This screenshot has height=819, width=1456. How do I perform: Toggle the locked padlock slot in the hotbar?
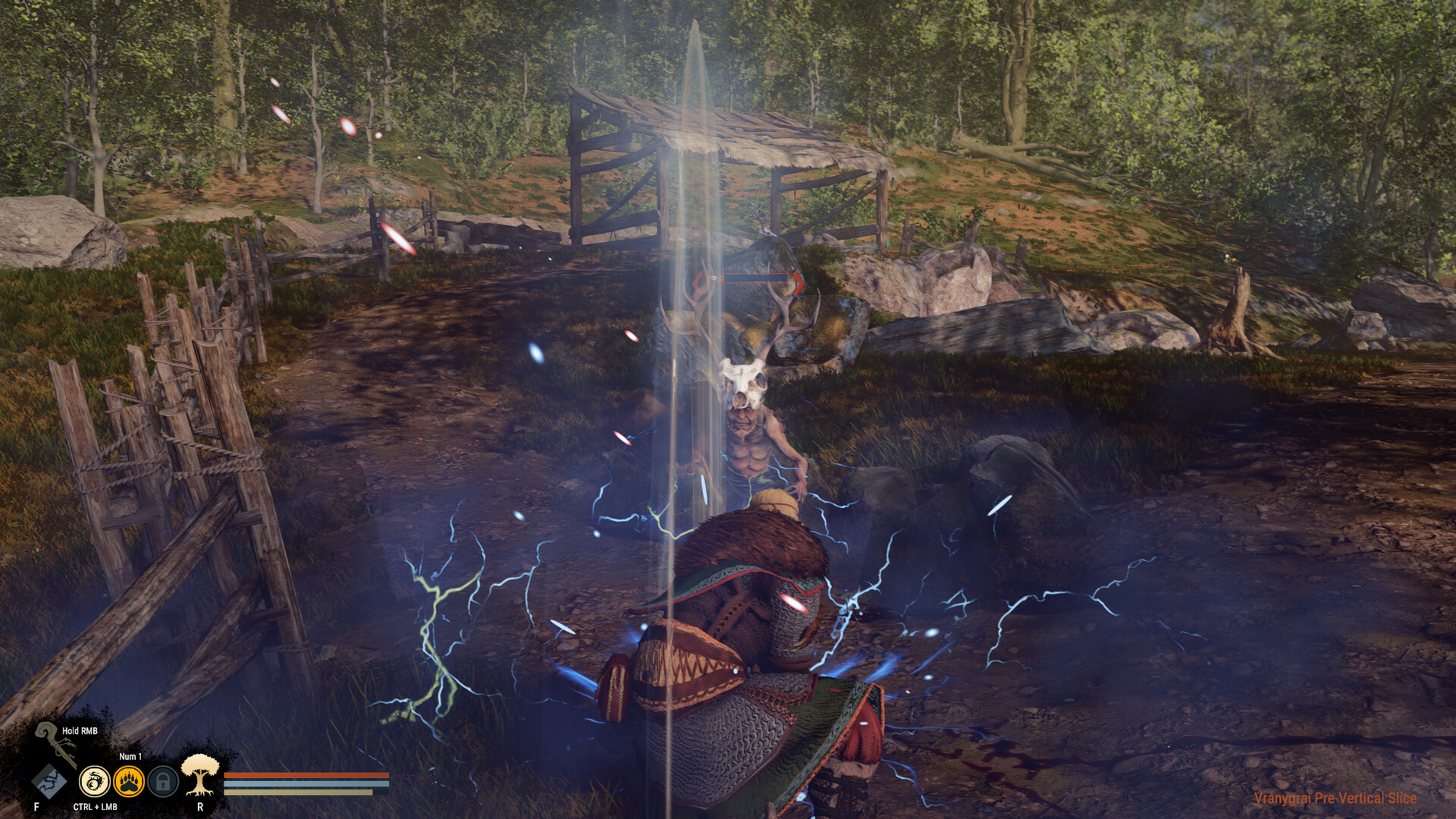(164, 782)
